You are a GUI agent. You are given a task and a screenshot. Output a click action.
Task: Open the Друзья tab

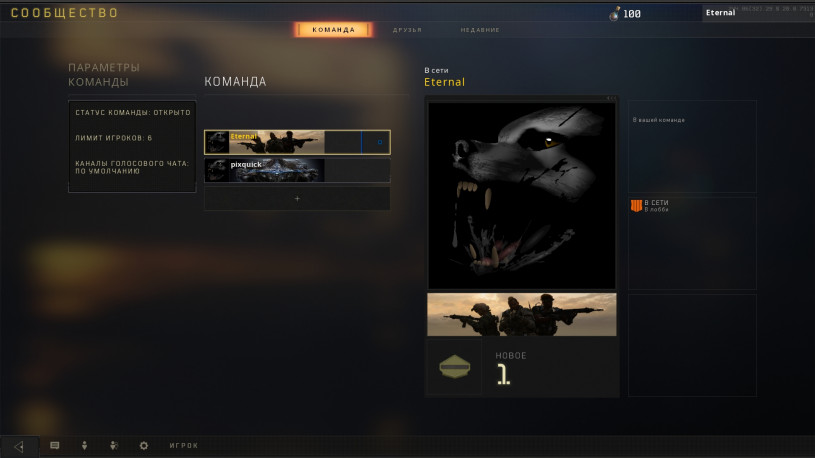coord(407,30)
